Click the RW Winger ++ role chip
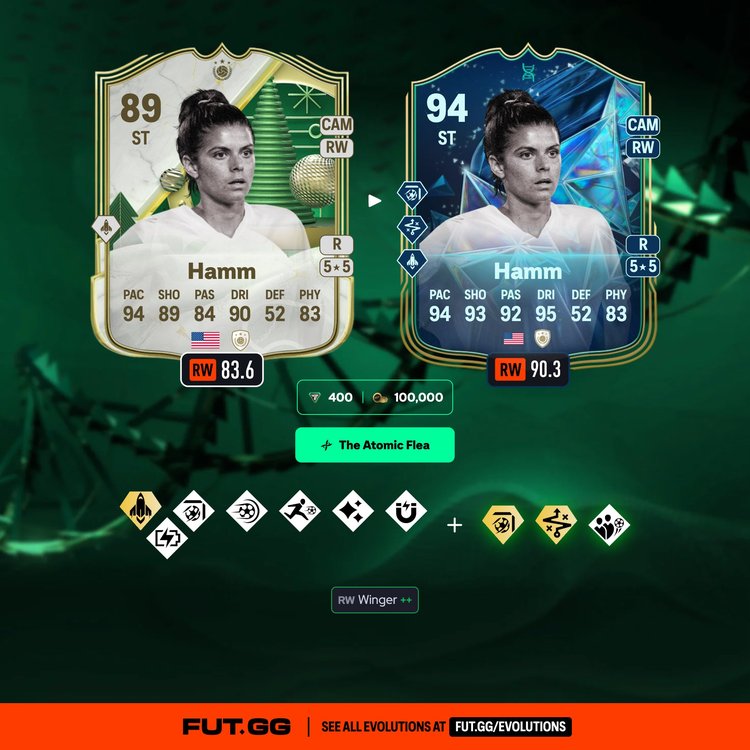The image size is (750, 750). [x=375, y=600]
